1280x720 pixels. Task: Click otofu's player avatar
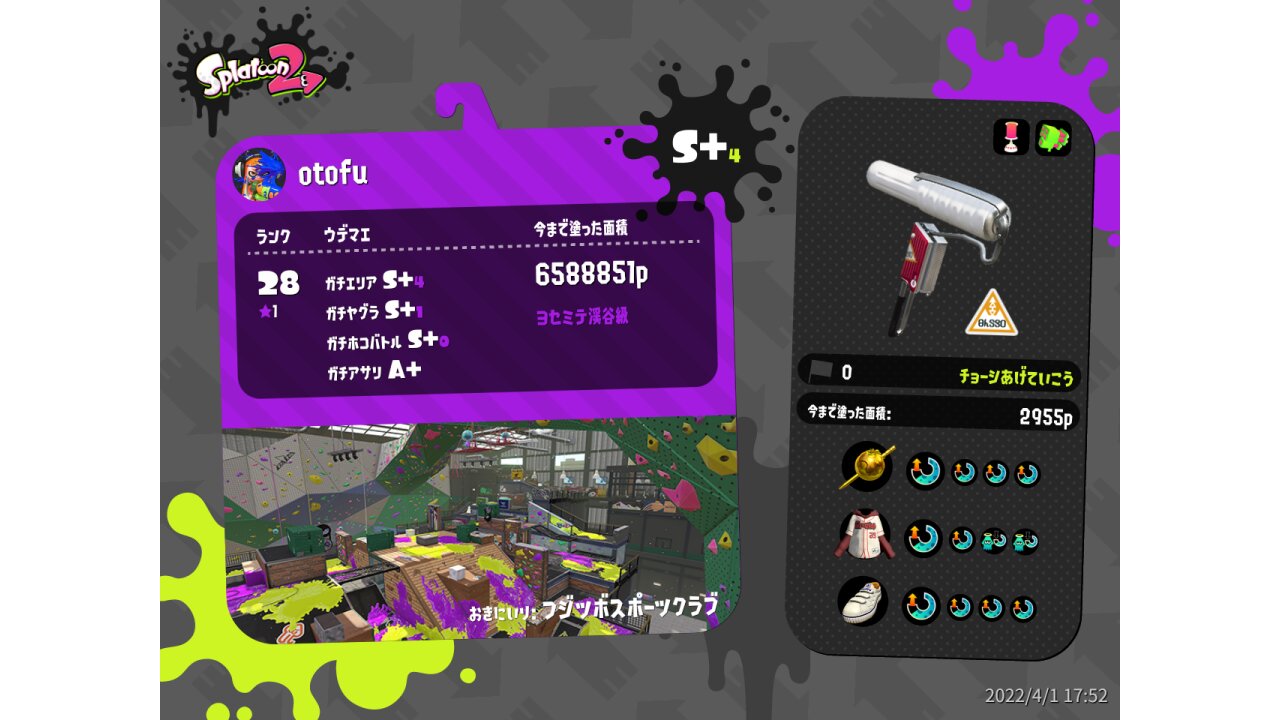[259, 175]
